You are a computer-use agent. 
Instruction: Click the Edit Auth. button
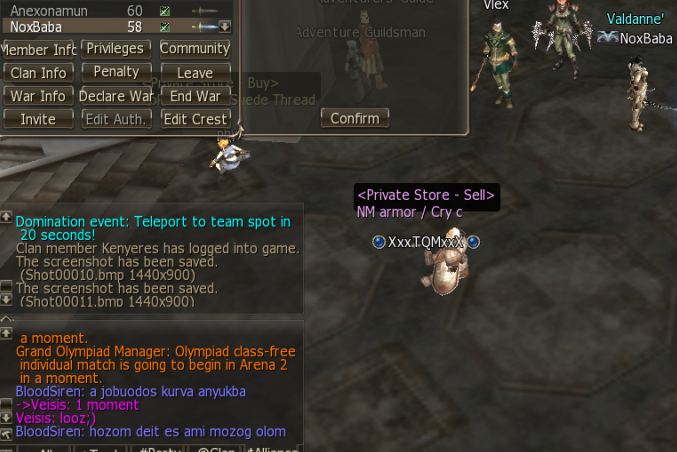(117, 119)
